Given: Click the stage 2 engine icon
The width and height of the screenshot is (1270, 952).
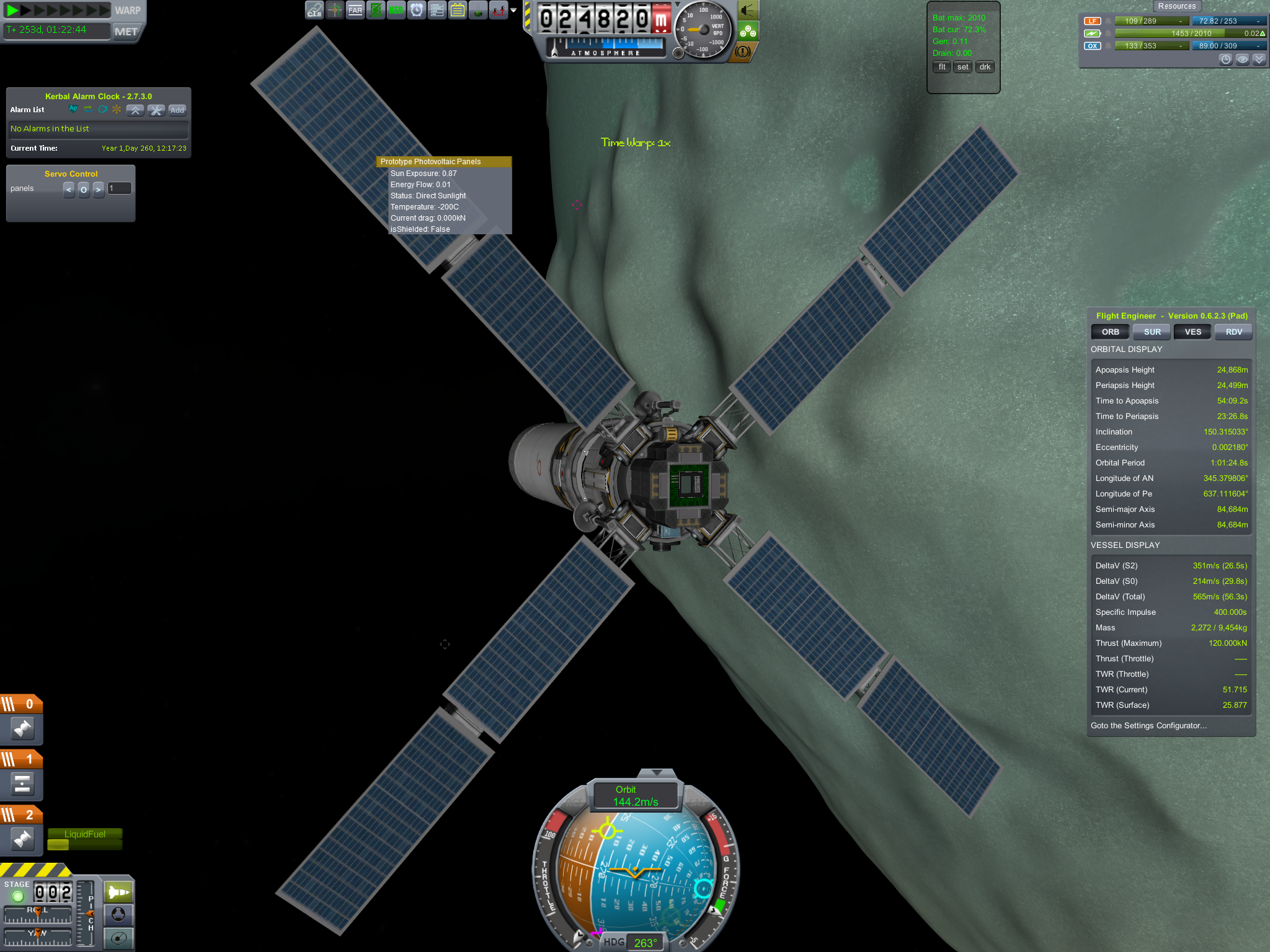Looking at the screenshot, I should click(22, 839).
